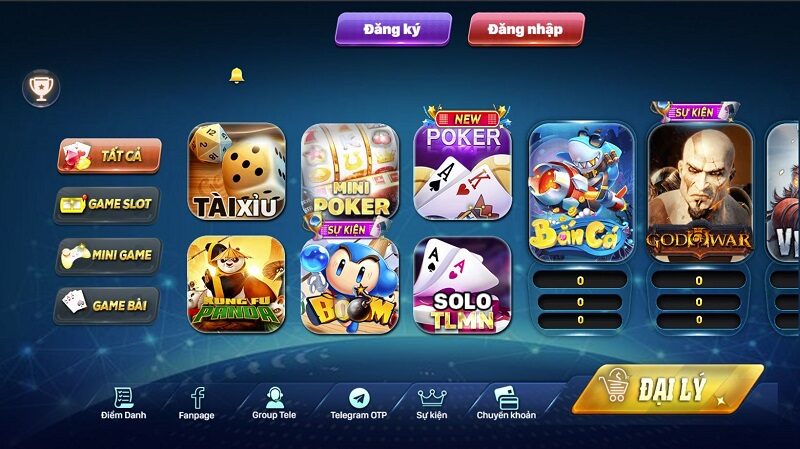Open the Đăng nhập login button
Image resolution: width=800 pixels, height=449 pixels.
525,29
